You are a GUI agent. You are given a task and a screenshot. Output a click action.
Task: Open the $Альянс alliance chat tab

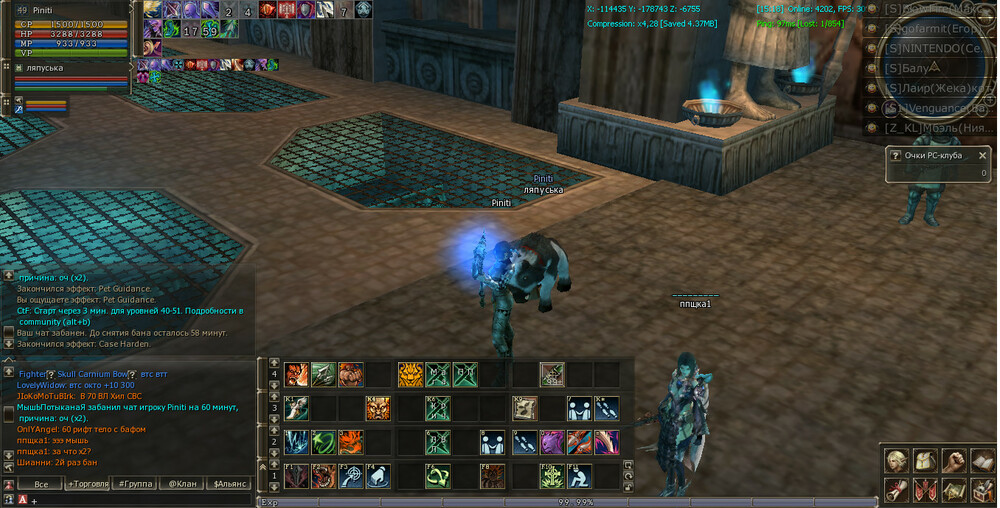click(229, 484)
